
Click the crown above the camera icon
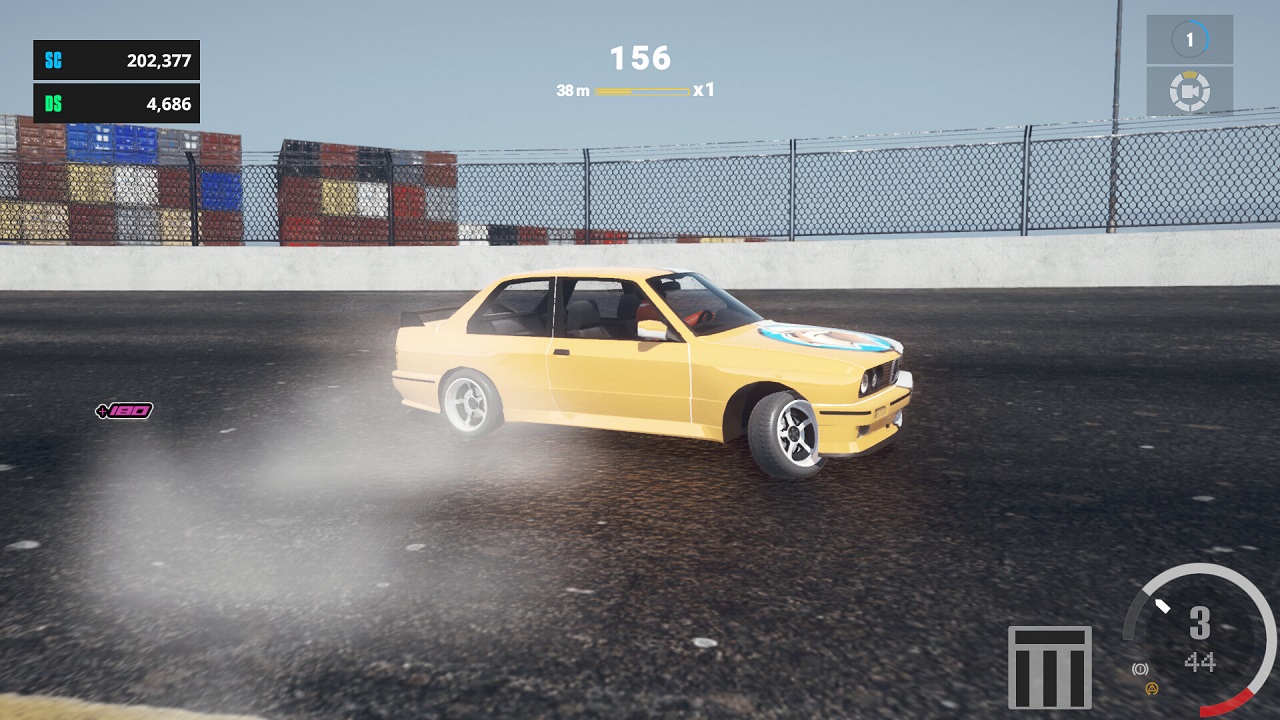(x=1190, y=76)
